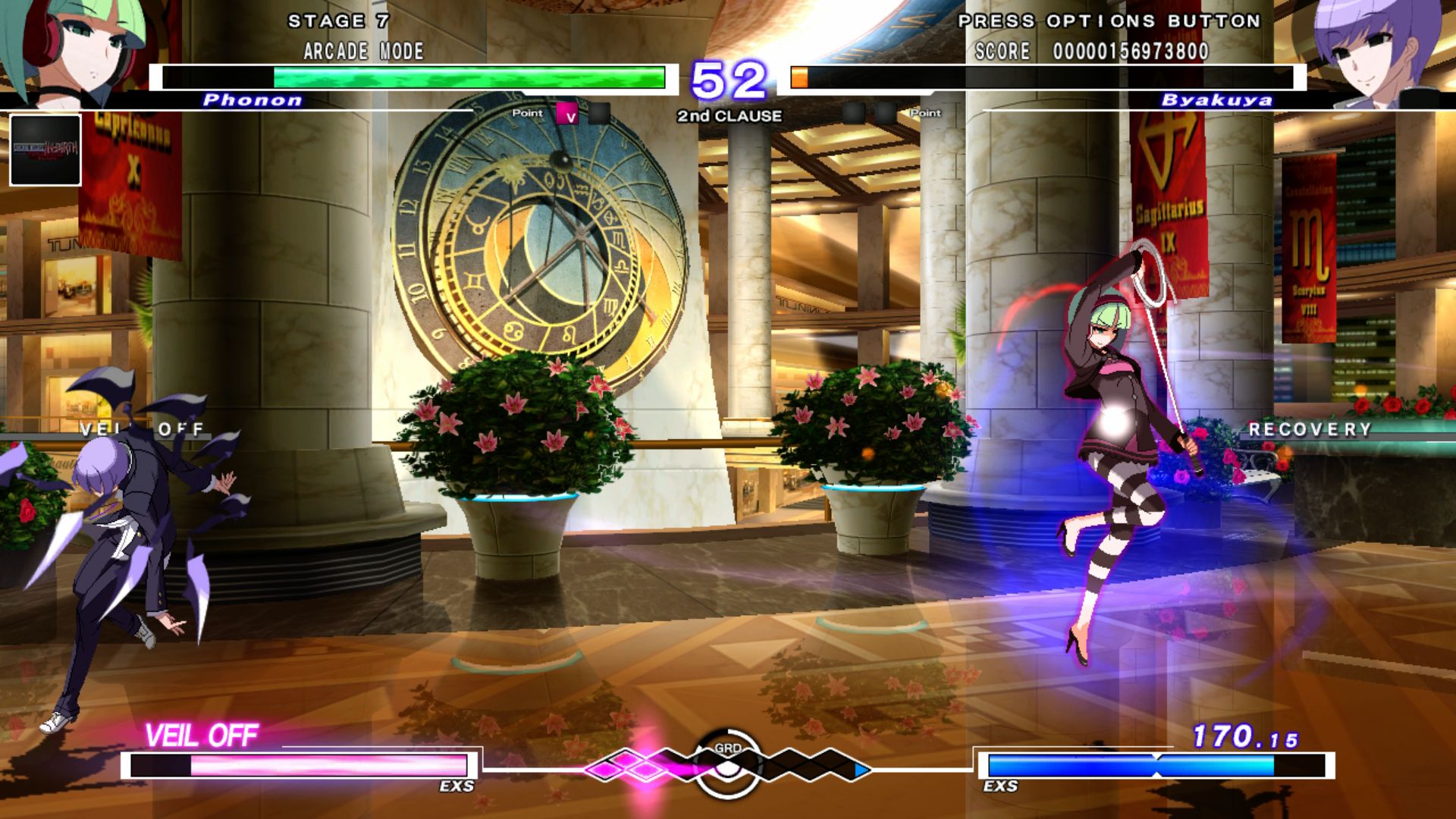Screen dimensions: 1456x819
Task: Click the empty round marker beside Phonon's Point label
Action: click(598, 111)
